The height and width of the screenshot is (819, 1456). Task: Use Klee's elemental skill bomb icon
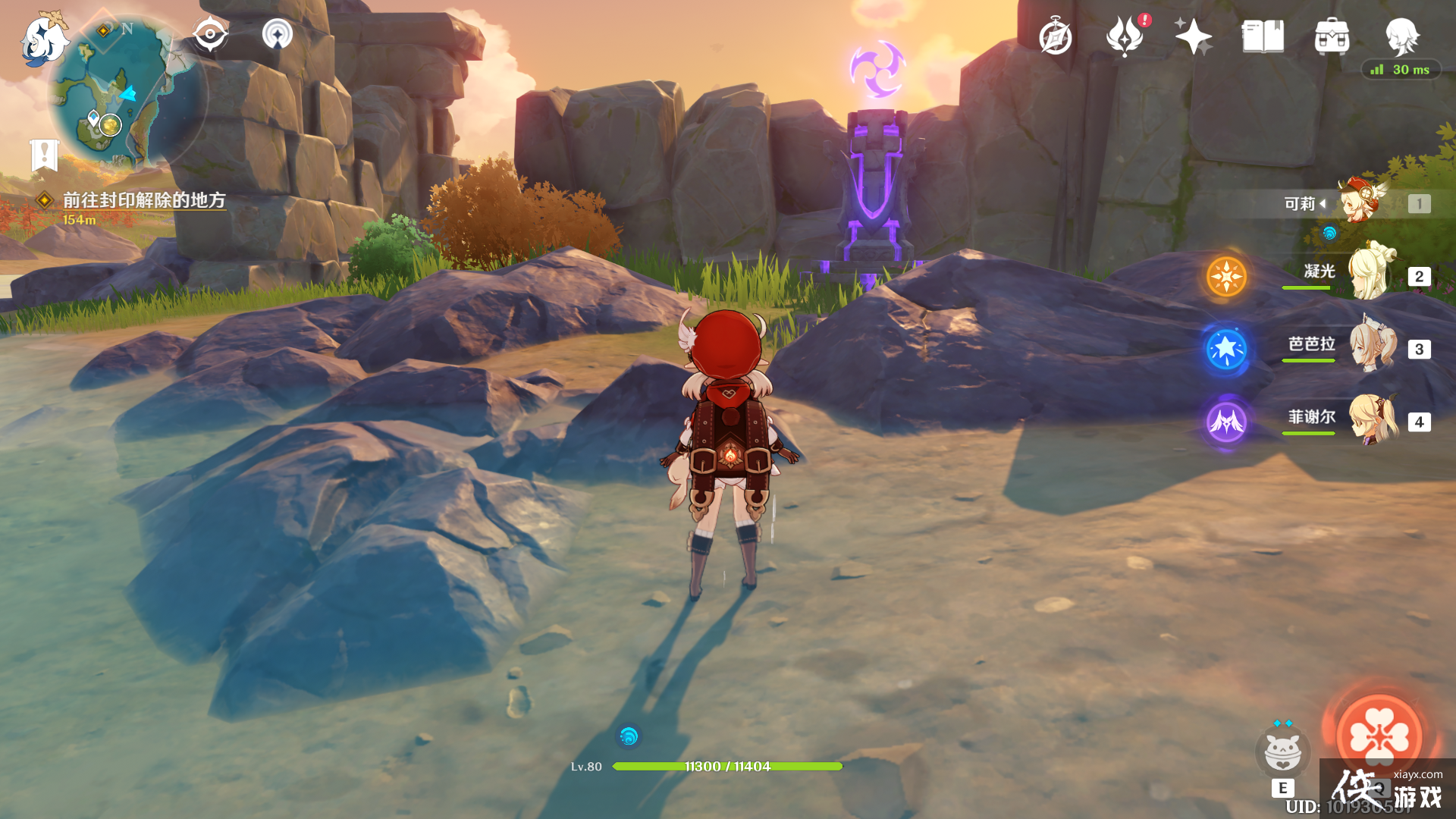point(1282,752)
